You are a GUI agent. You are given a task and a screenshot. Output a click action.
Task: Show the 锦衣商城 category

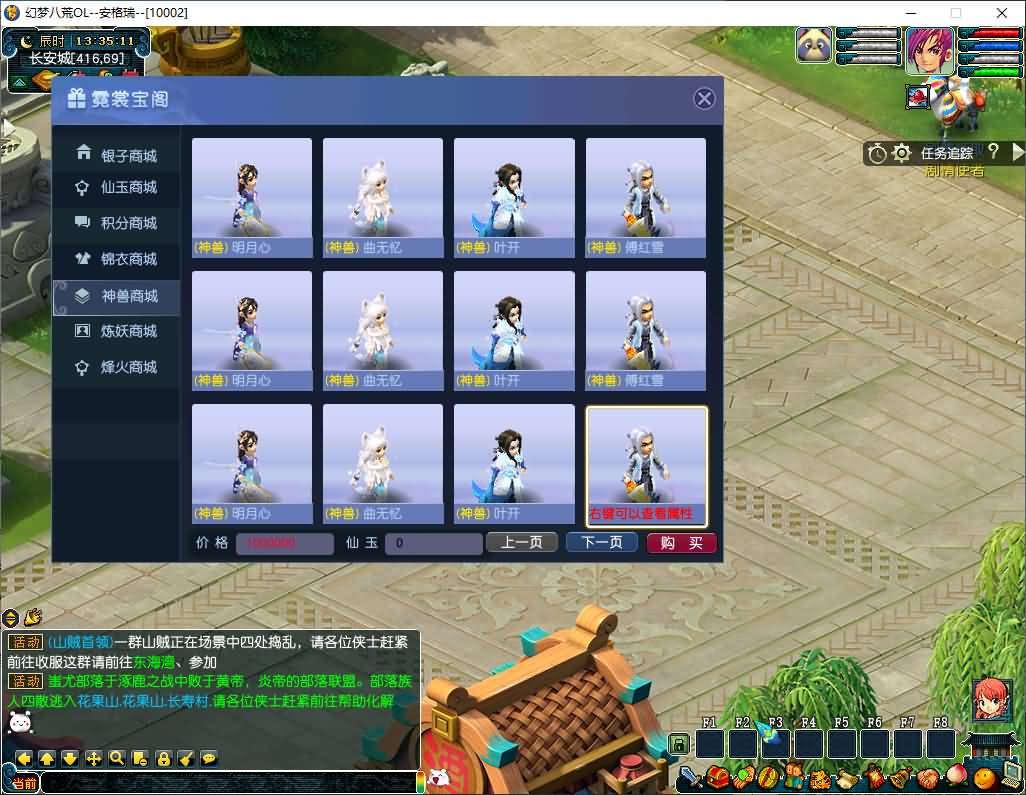[x=117, y=259]
